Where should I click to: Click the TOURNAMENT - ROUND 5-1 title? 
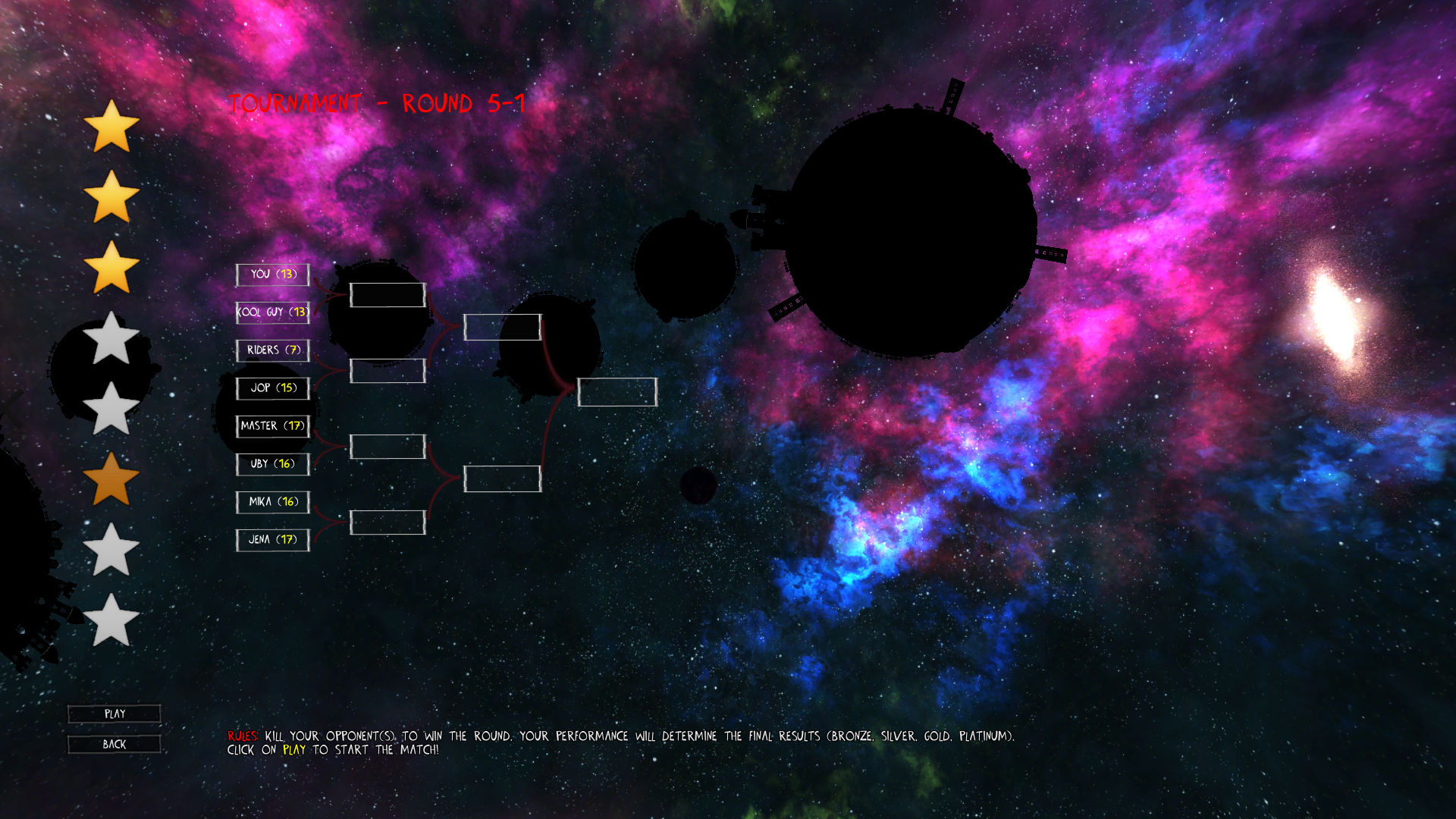377,103
